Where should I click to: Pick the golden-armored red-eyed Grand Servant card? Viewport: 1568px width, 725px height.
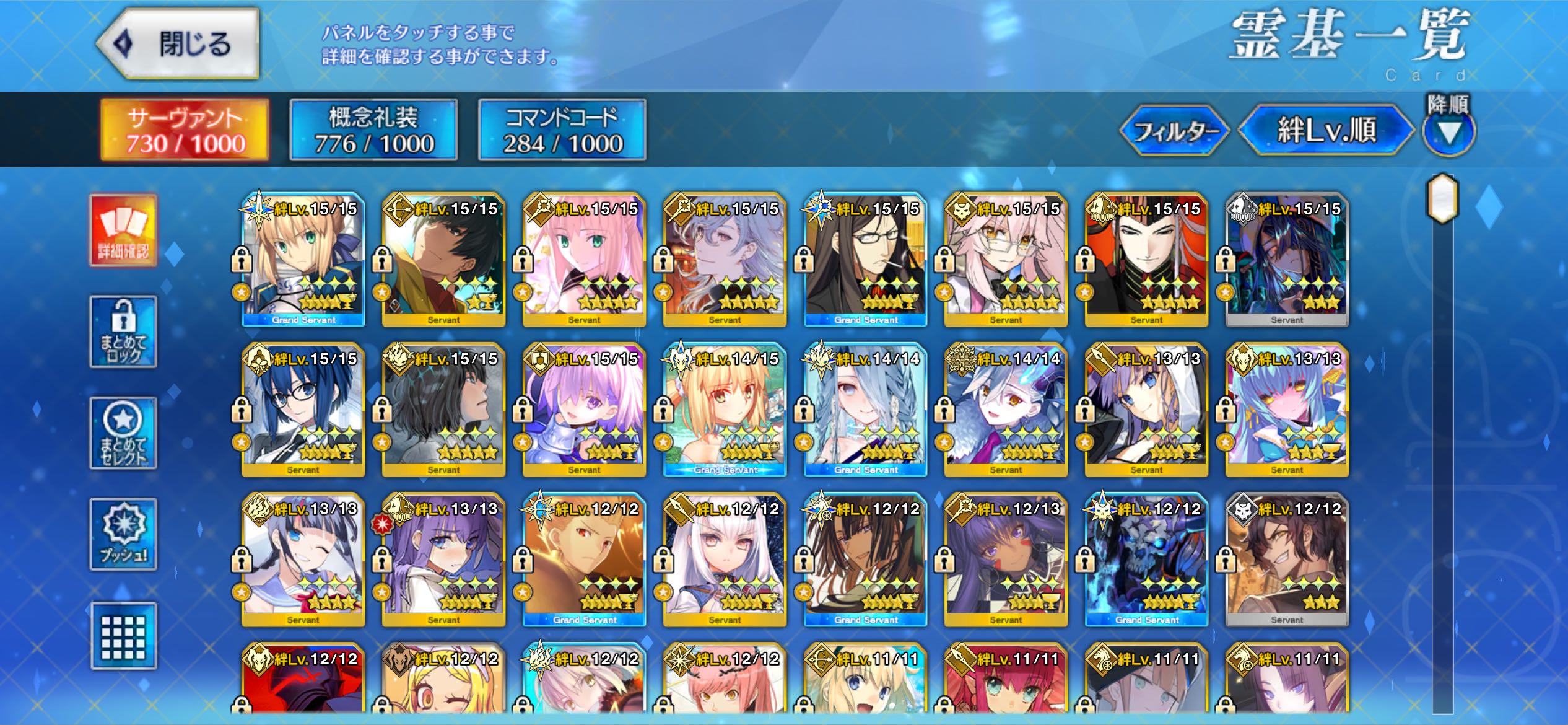[x=584, y=560]
